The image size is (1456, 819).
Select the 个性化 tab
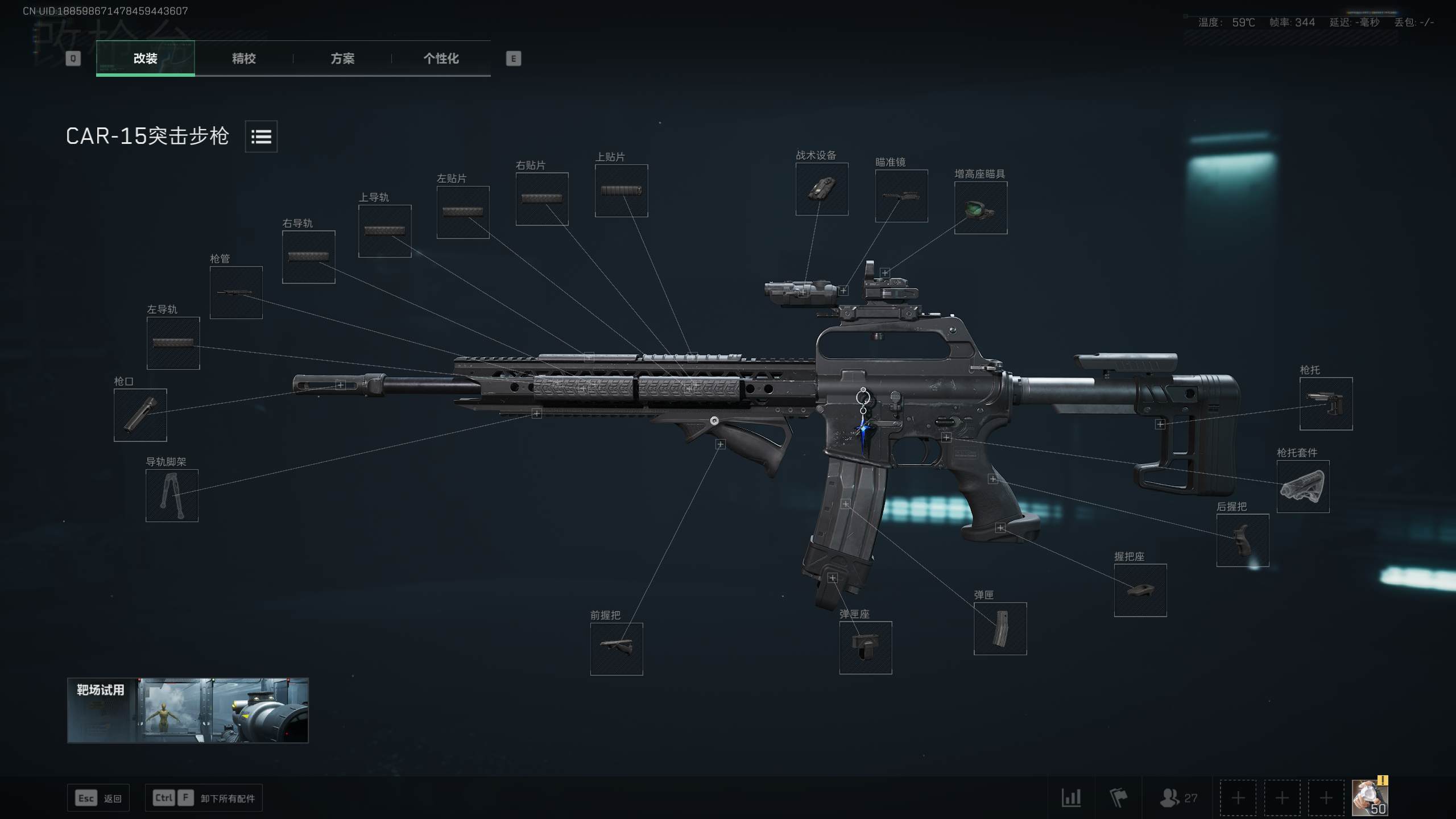pos(441,58)
